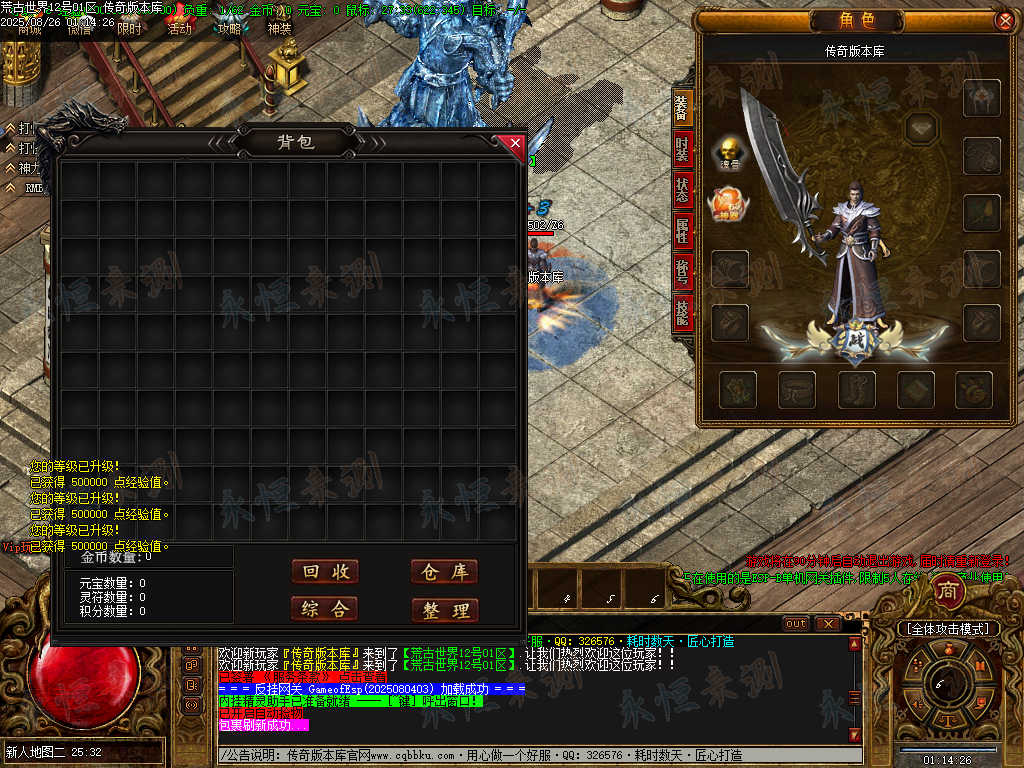Click the golden skull icon
Screen dimensions: 1024x768
coord(727,152)
